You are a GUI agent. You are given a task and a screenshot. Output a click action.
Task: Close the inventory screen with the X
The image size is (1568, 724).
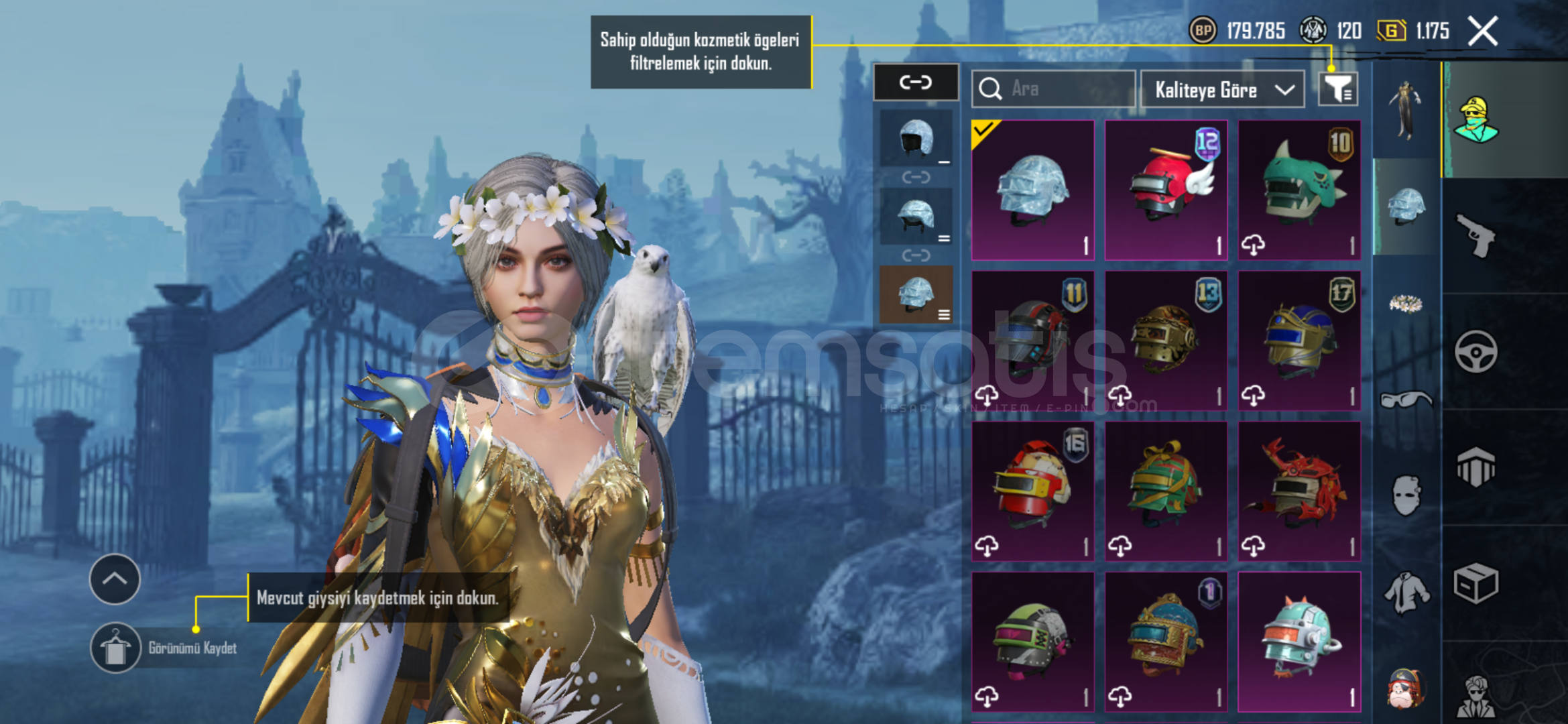click(x=1482, y=32)
